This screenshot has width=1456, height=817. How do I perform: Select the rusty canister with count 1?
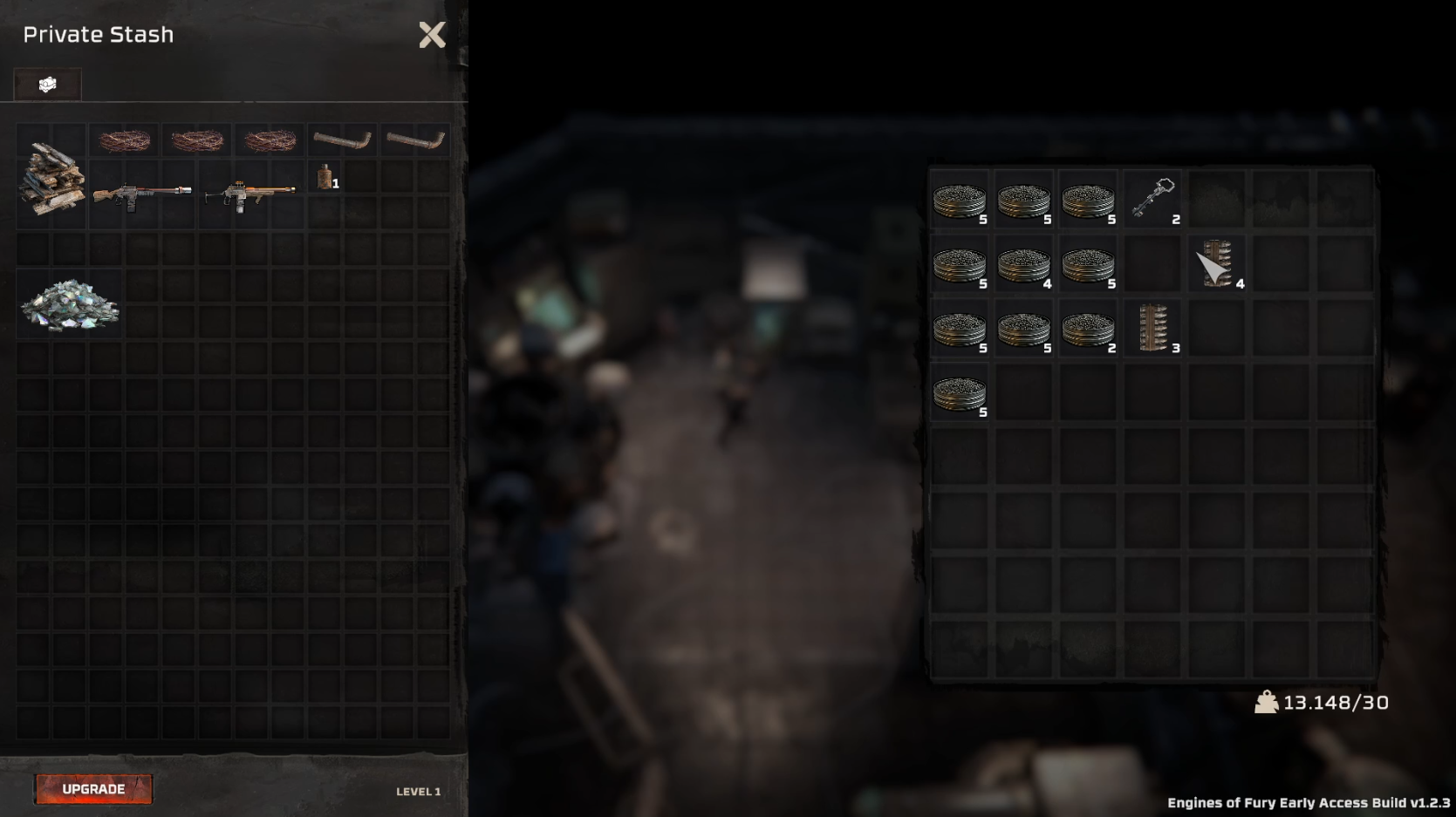click(x=325, y=178)
